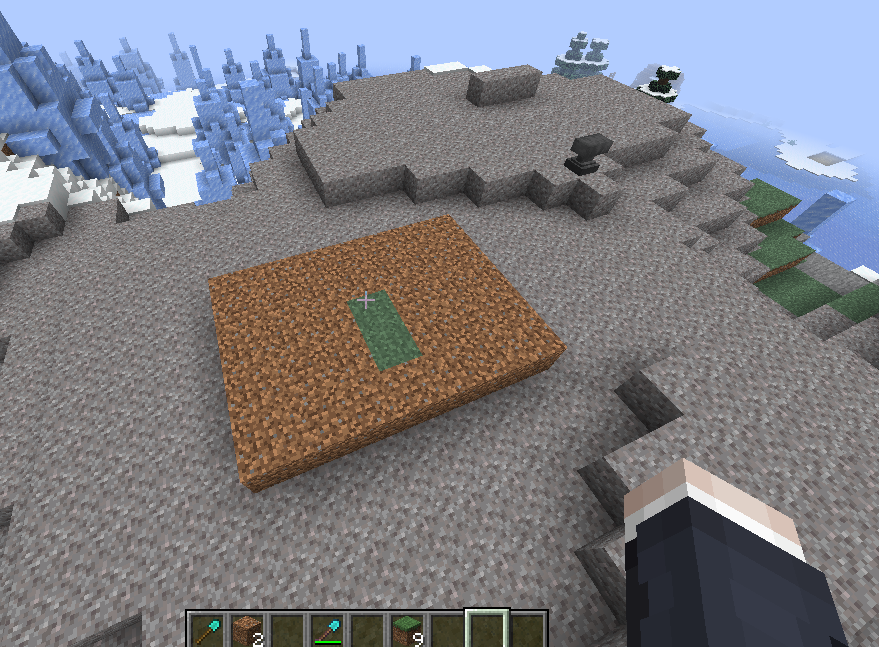Select the dirt block stack in the hotbar
The image size is (879, 647).
(245, 631)
